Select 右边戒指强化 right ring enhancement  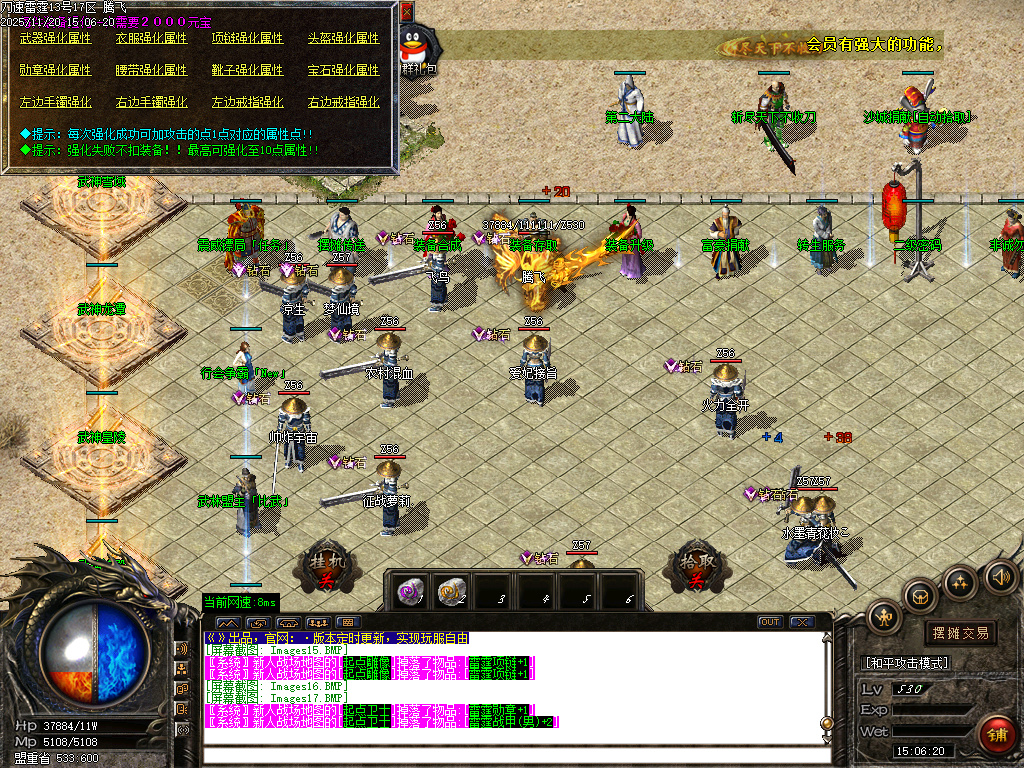343,102
